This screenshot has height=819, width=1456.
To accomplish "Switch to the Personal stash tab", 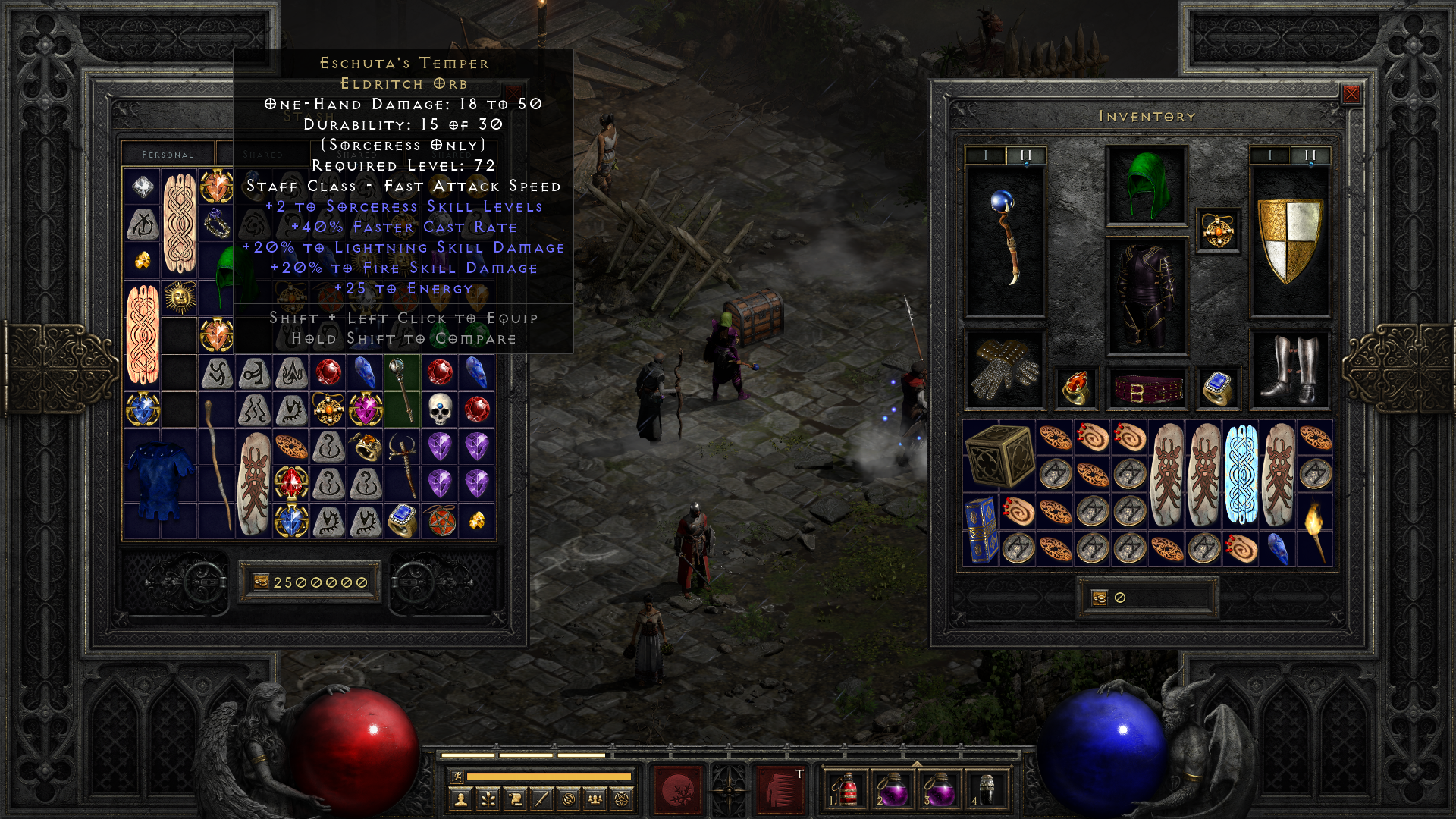I will click(167, 153).
